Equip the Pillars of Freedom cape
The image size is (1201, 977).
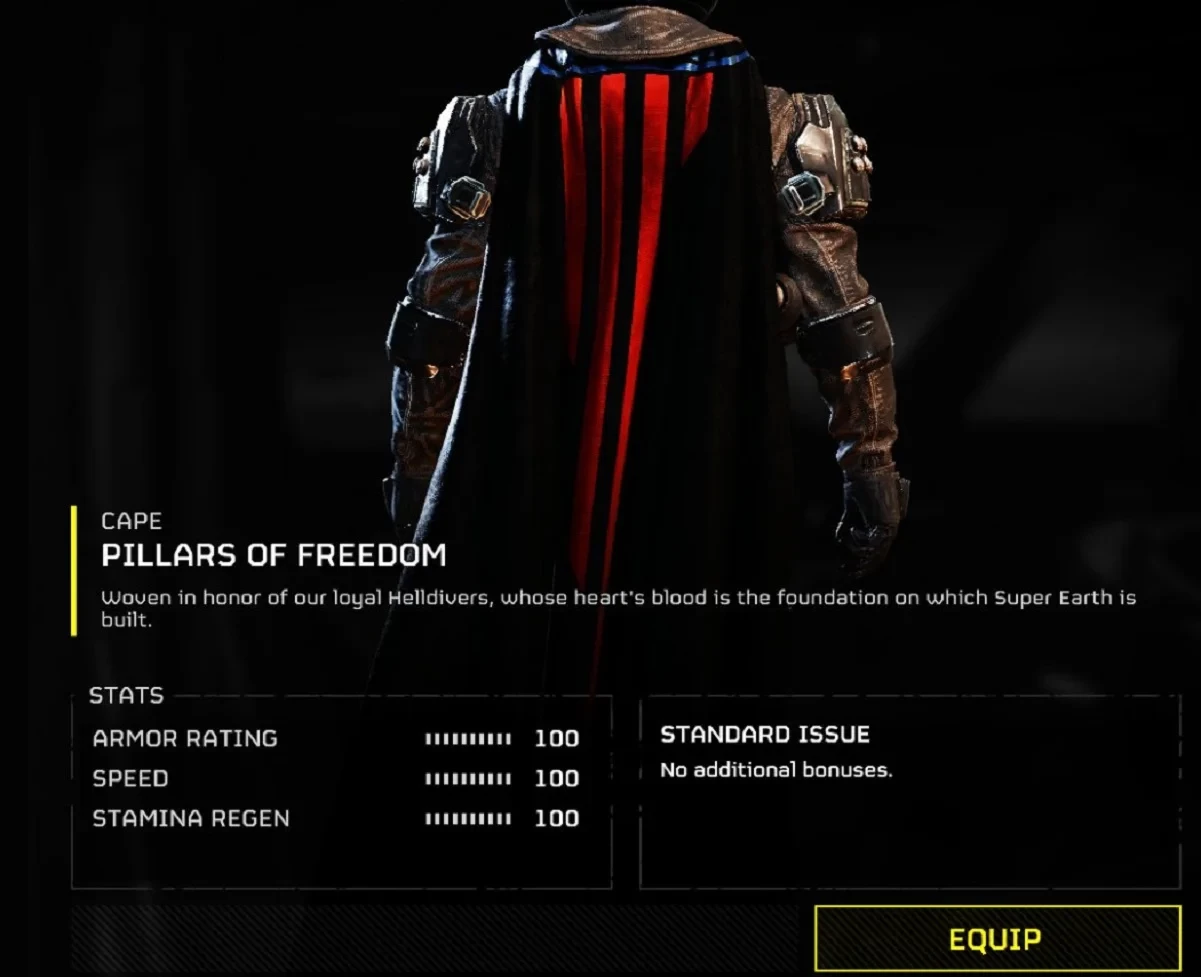pos(996,939)
